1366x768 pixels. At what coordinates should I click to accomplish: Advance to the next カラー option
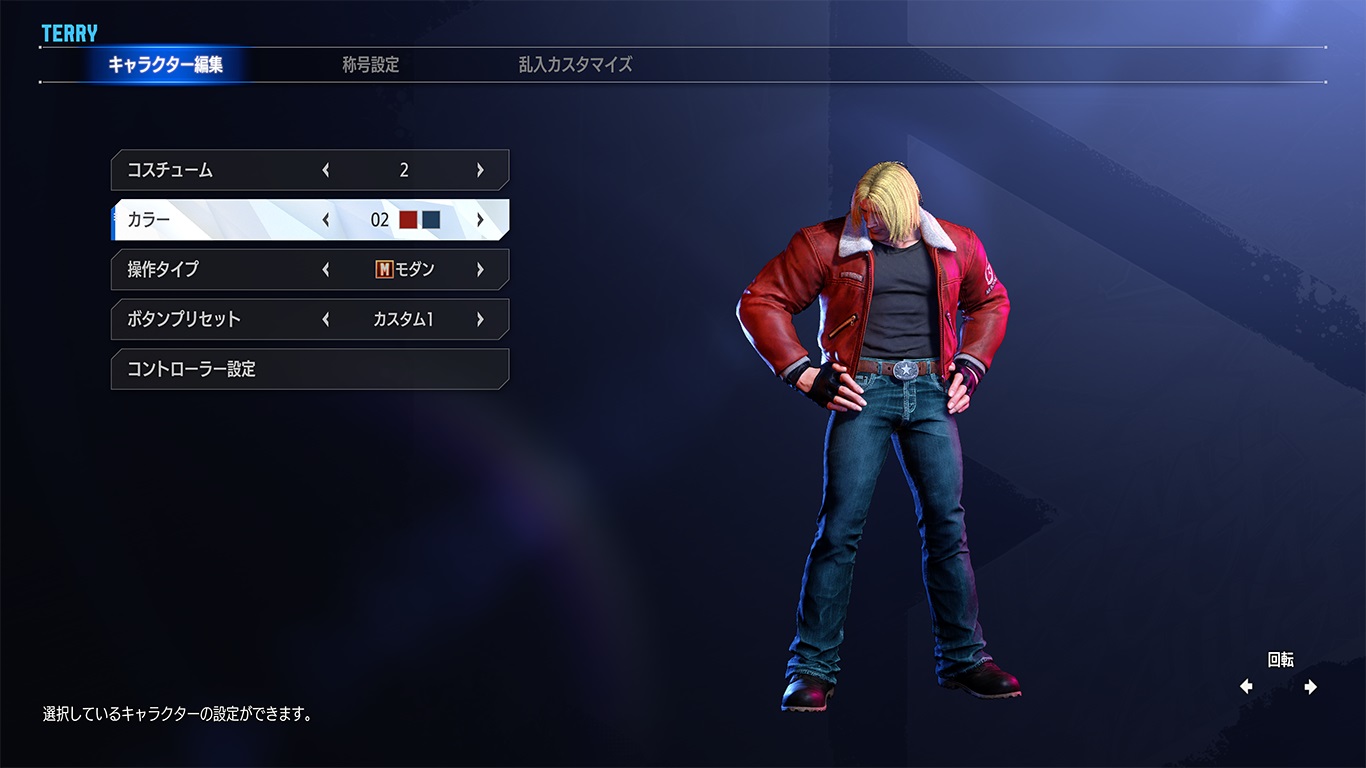pyautogui.click(x=480, y=220)
